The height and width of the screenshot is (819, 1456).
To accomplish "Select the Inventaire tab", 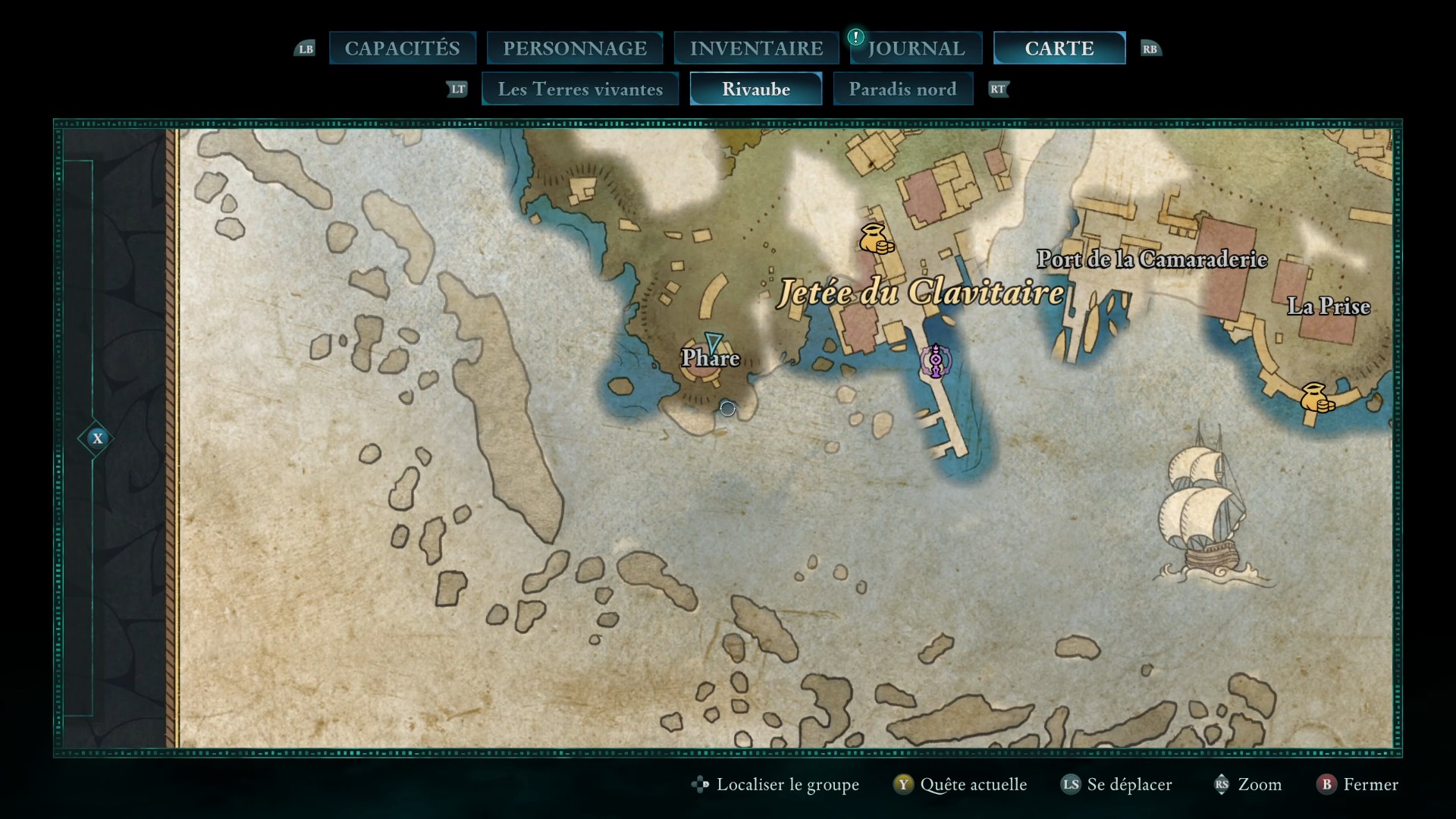I will (756, 49).
